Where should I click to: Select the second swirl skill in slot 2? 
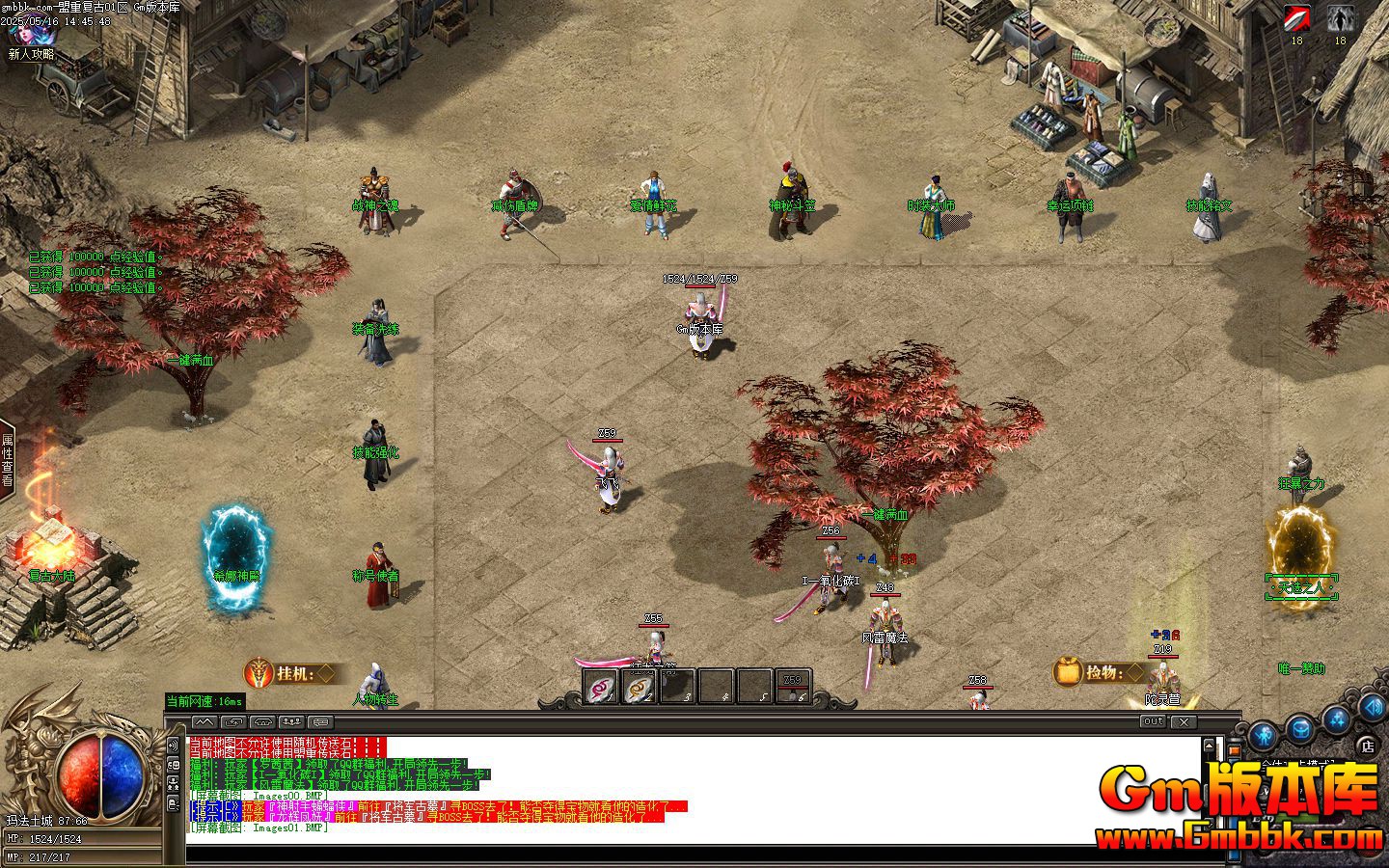637,687
